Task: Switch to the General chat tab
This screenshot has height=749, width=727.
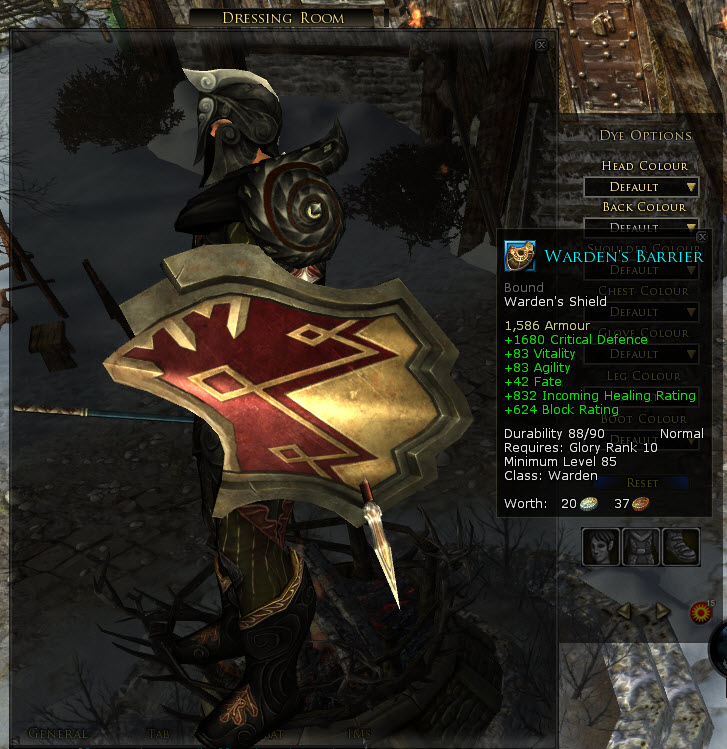Action: pyautogui.click(x=58, y=734)
